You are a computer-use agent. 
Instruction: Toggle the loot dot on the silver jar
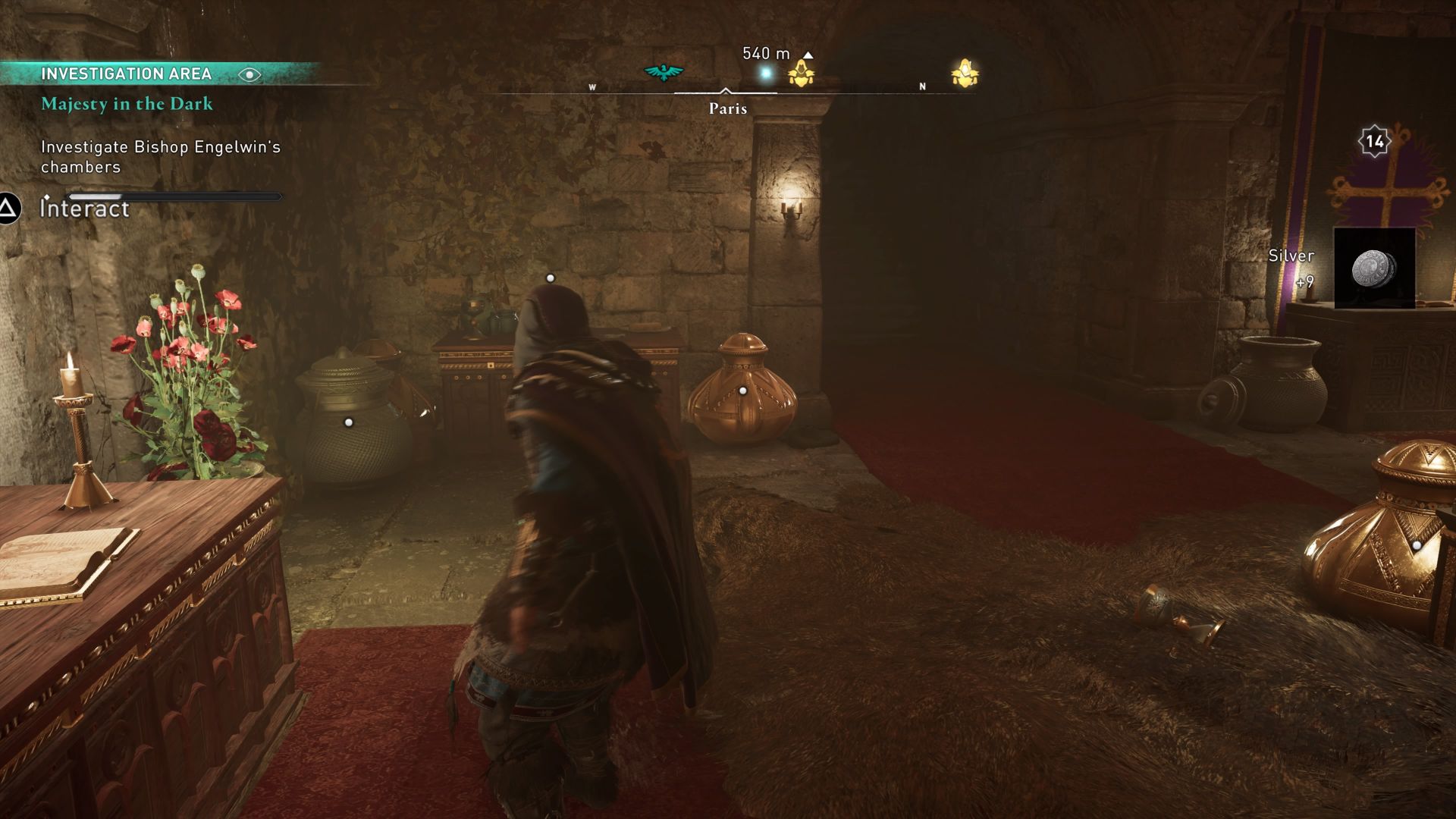349,422
